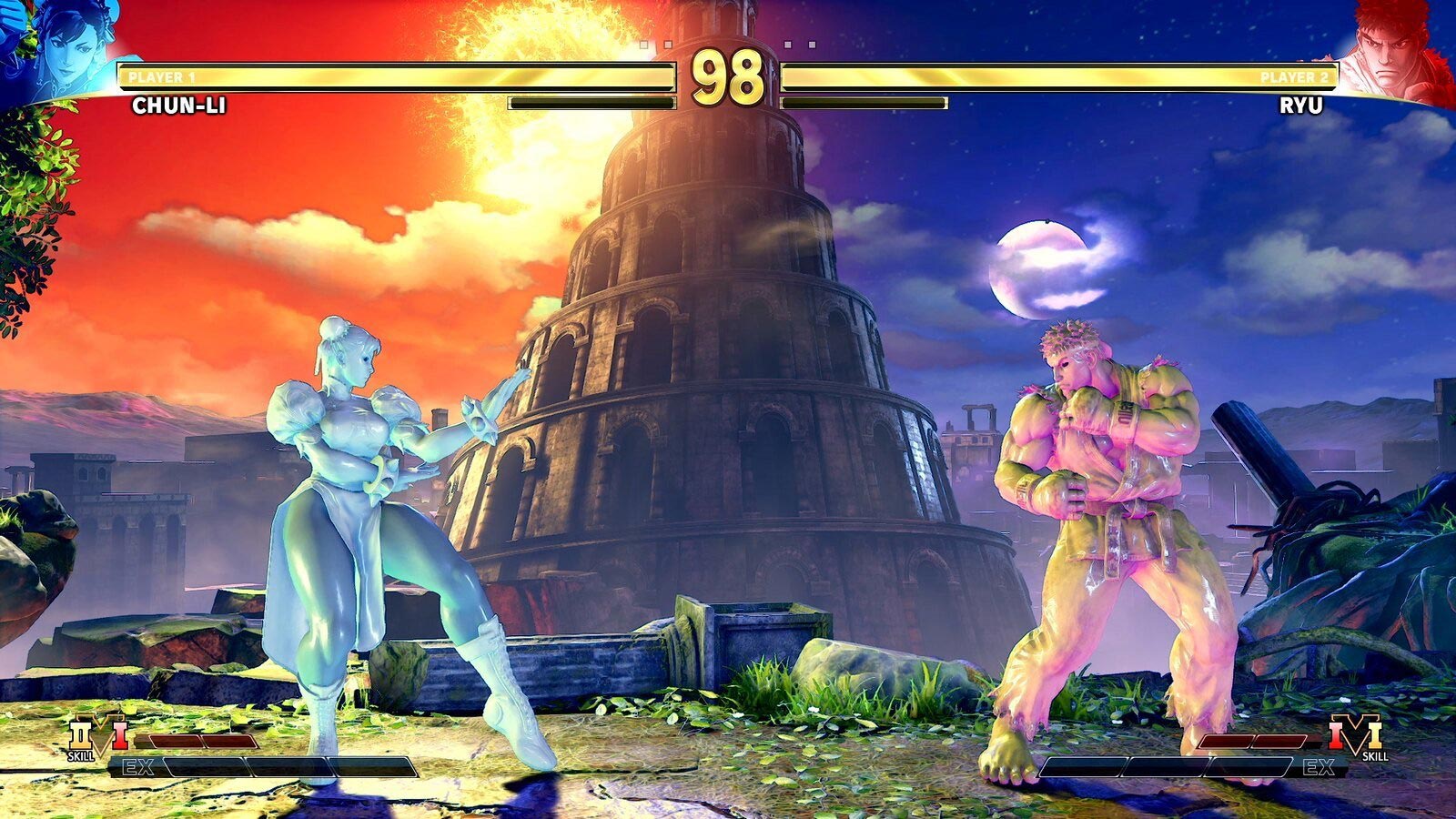
Task: Click the orange II numeral on Player 1's gauge
Action: click(80, 734)
